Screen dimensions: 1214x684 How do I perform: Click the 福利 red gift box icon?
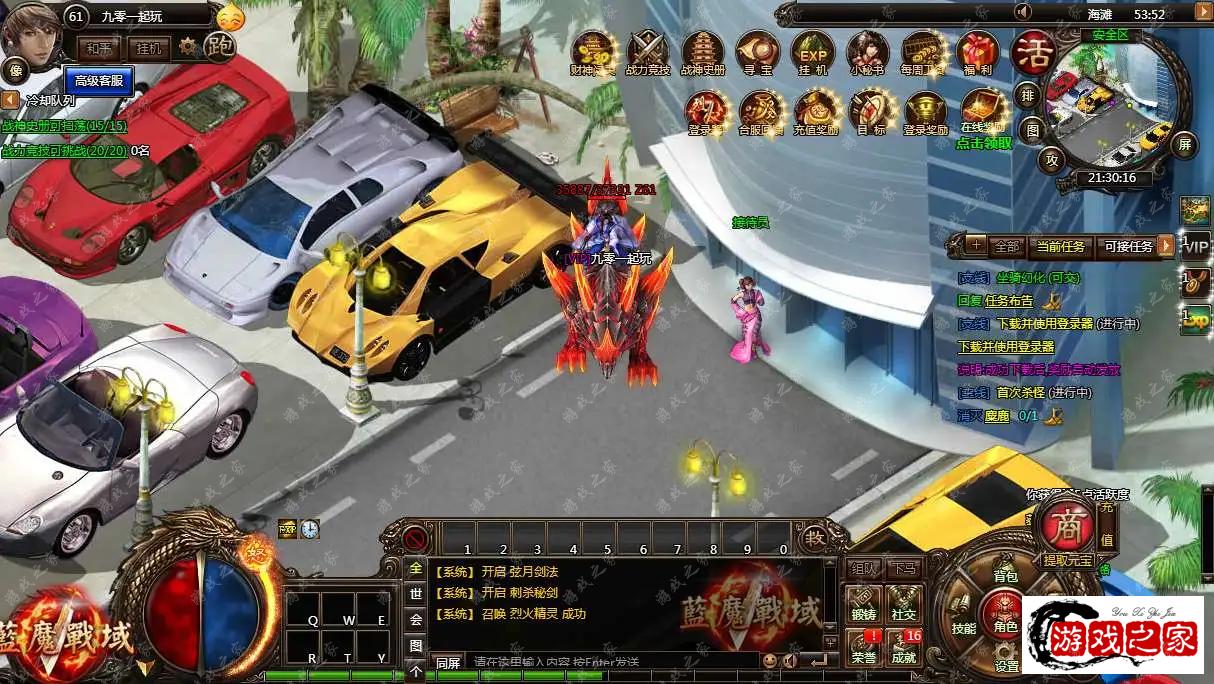click(977, 53)
